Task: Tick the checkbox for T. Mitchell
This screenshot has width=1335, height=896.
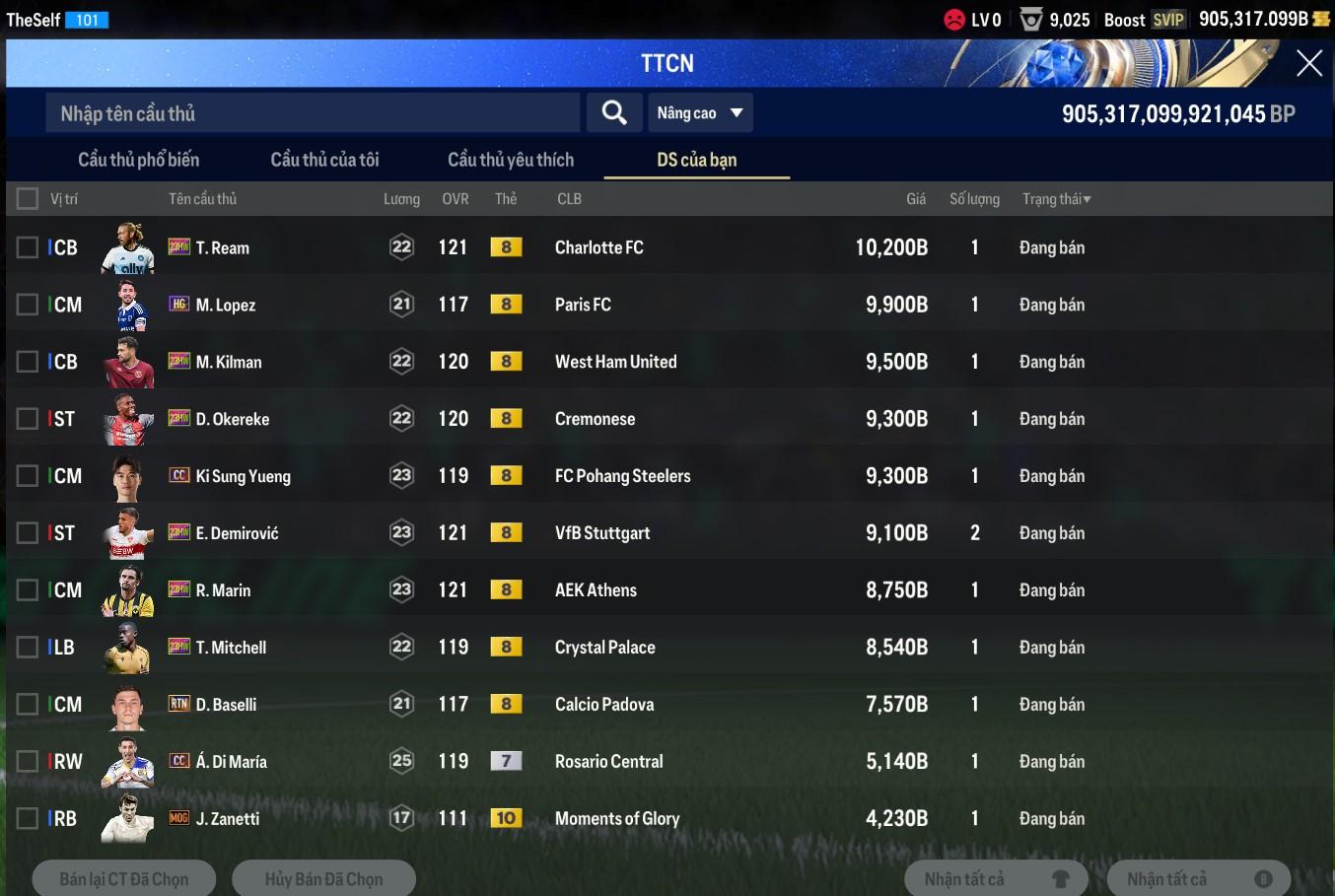Action: [28, 648]
